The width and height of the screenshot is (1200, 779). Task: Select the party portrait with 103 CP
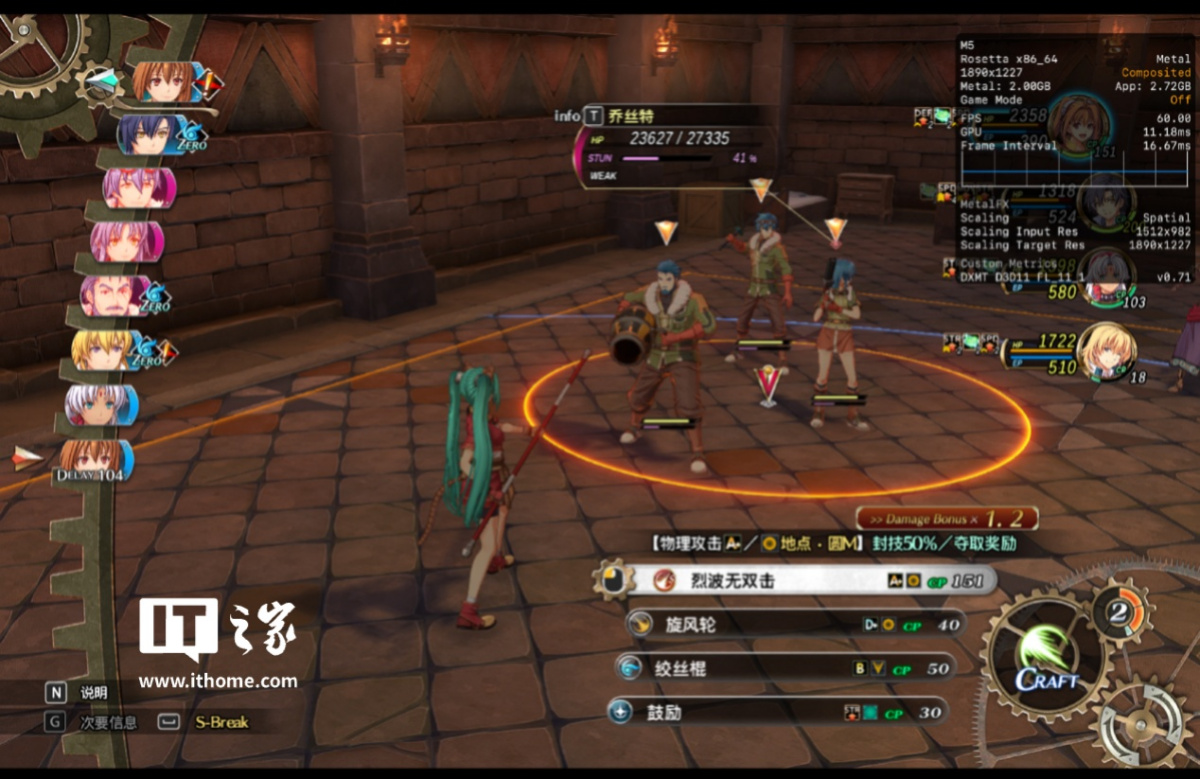click(1106, 275)
